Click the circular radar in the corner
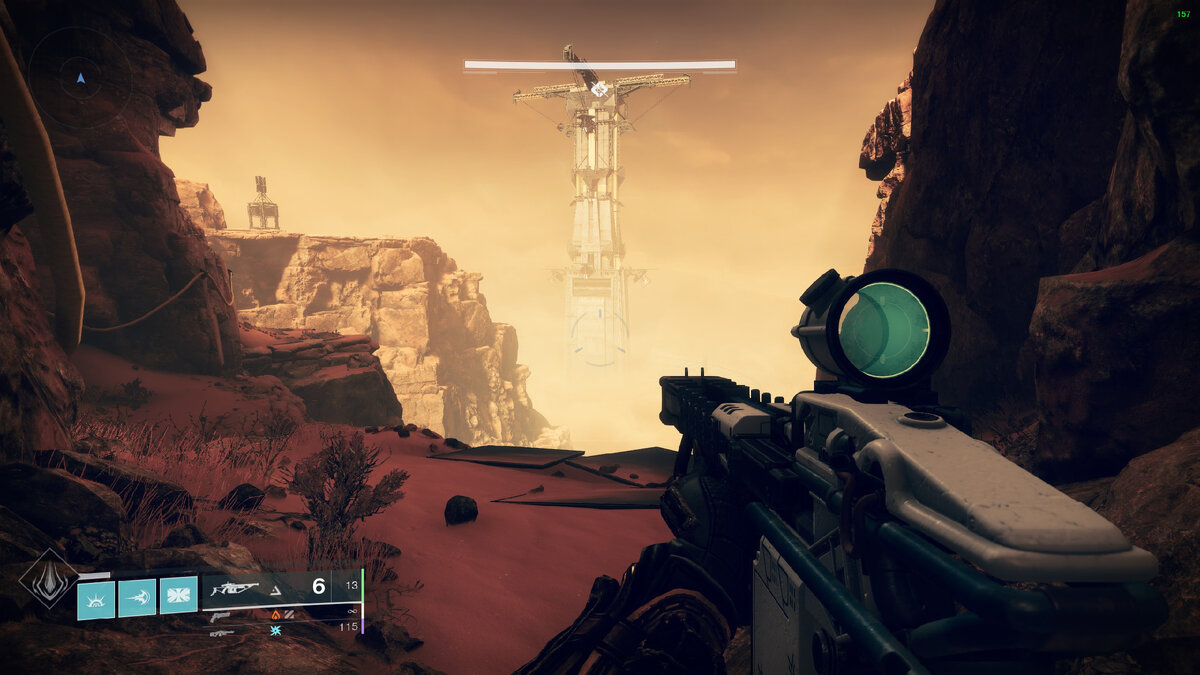Screen dimensions: 1200x675 tap(80, 77)
